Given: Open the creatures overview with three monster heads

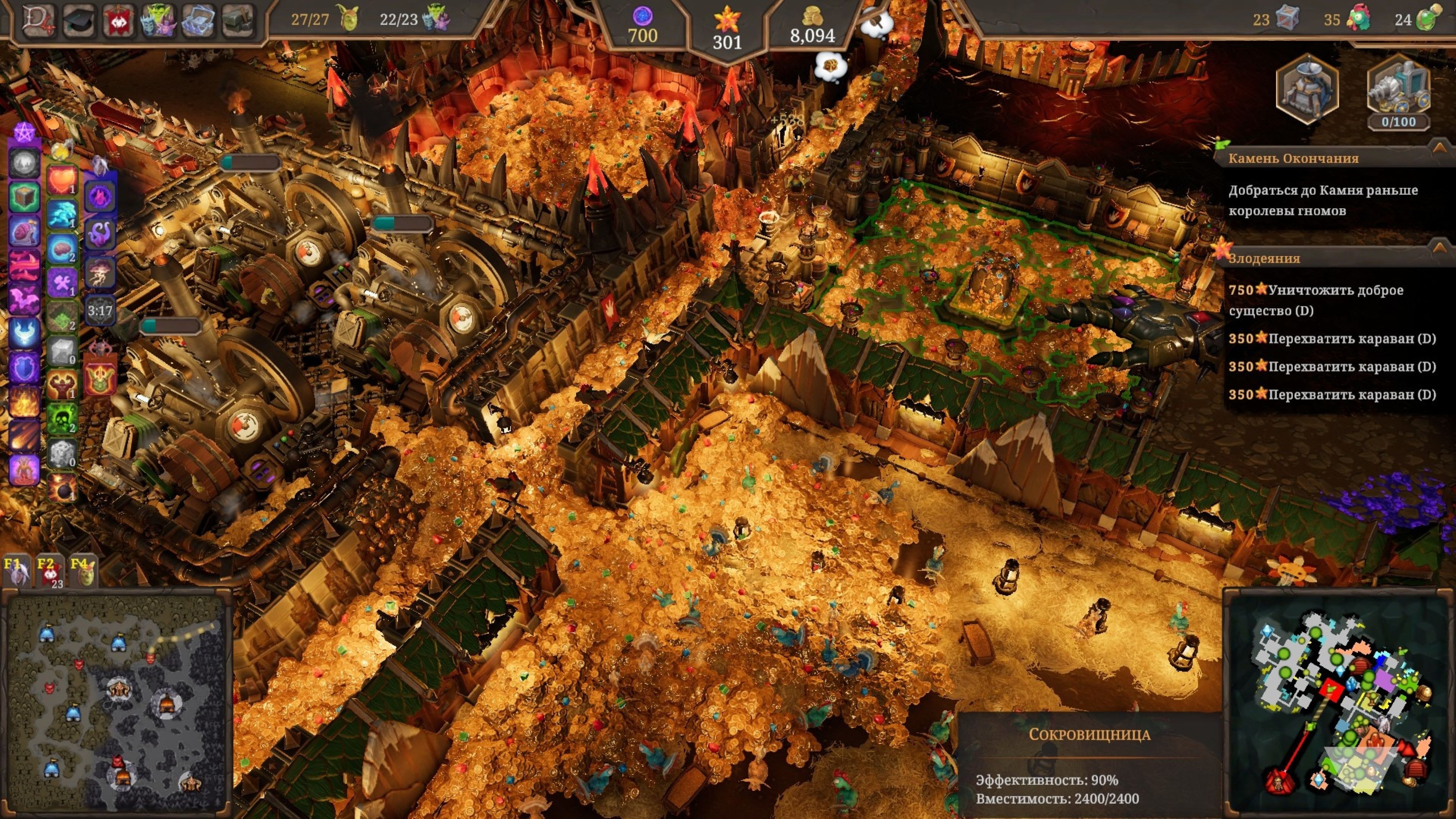Looking at the screenshot, I should click(158, 20).
